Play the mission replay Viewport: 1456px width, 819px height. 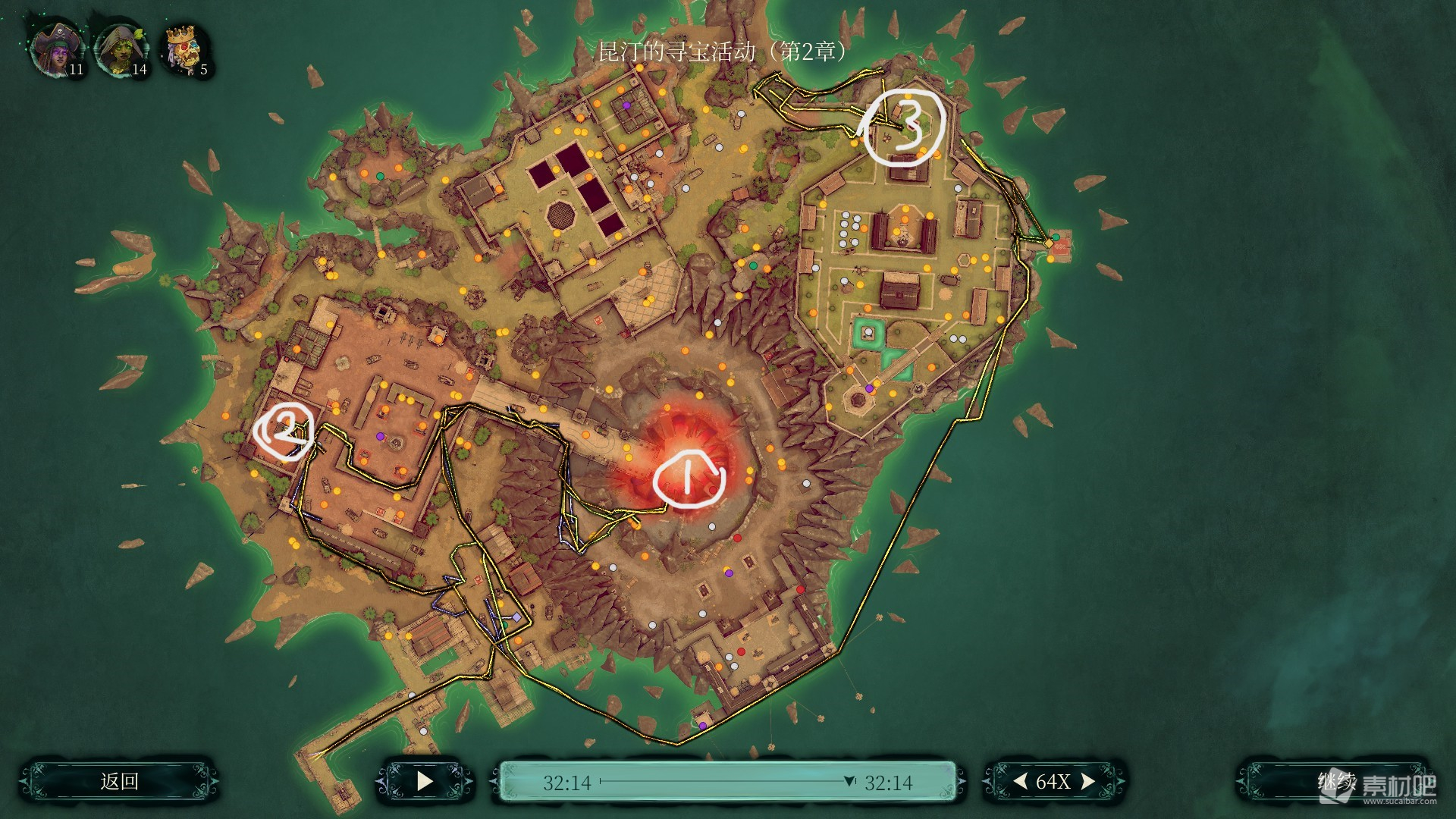(425, 781)
